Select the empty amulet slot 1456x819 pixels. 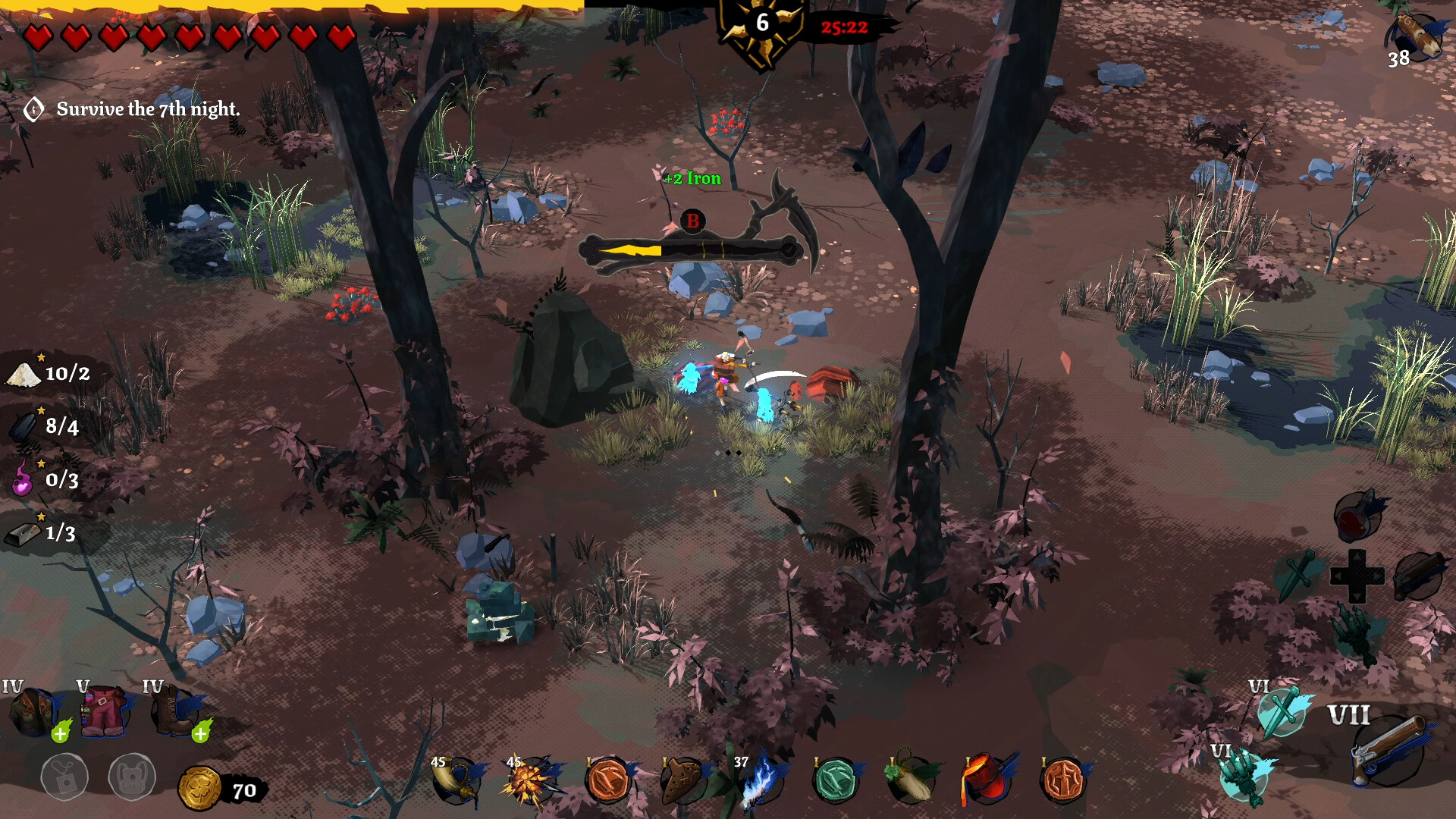coord(132,777)
